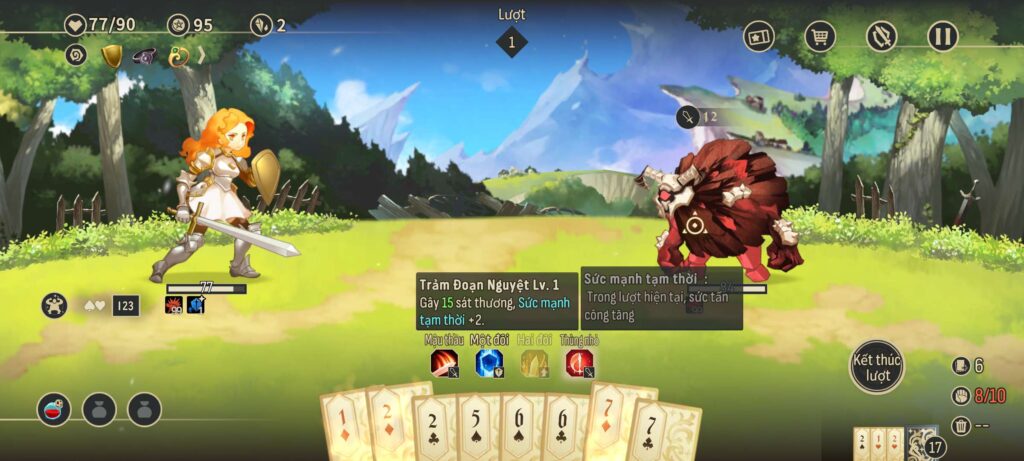
Task: Select the Một đôi skill icon
Action: (489, 363)
